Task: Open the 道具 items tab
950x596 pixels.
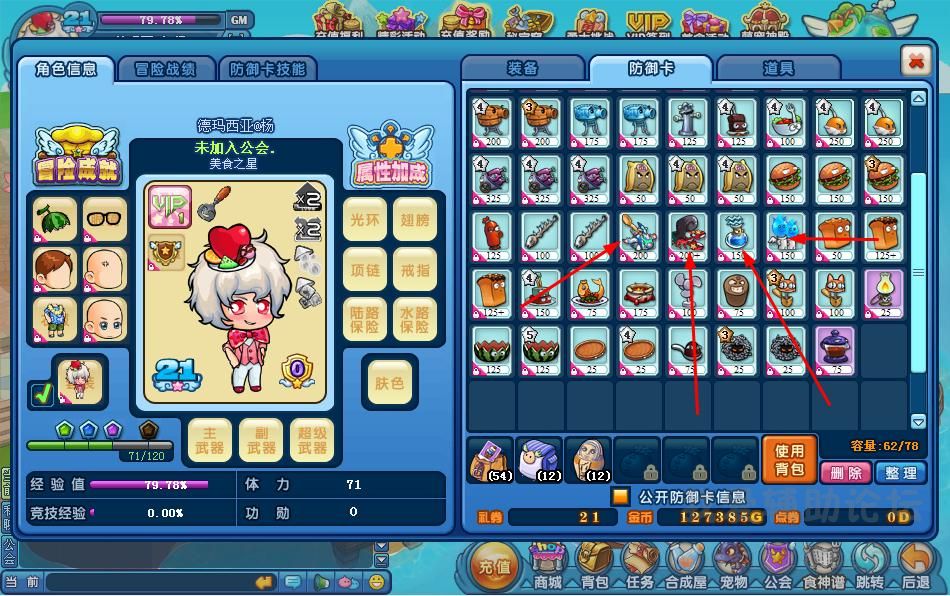Action: pyautogui.click(x=777, y=68)
